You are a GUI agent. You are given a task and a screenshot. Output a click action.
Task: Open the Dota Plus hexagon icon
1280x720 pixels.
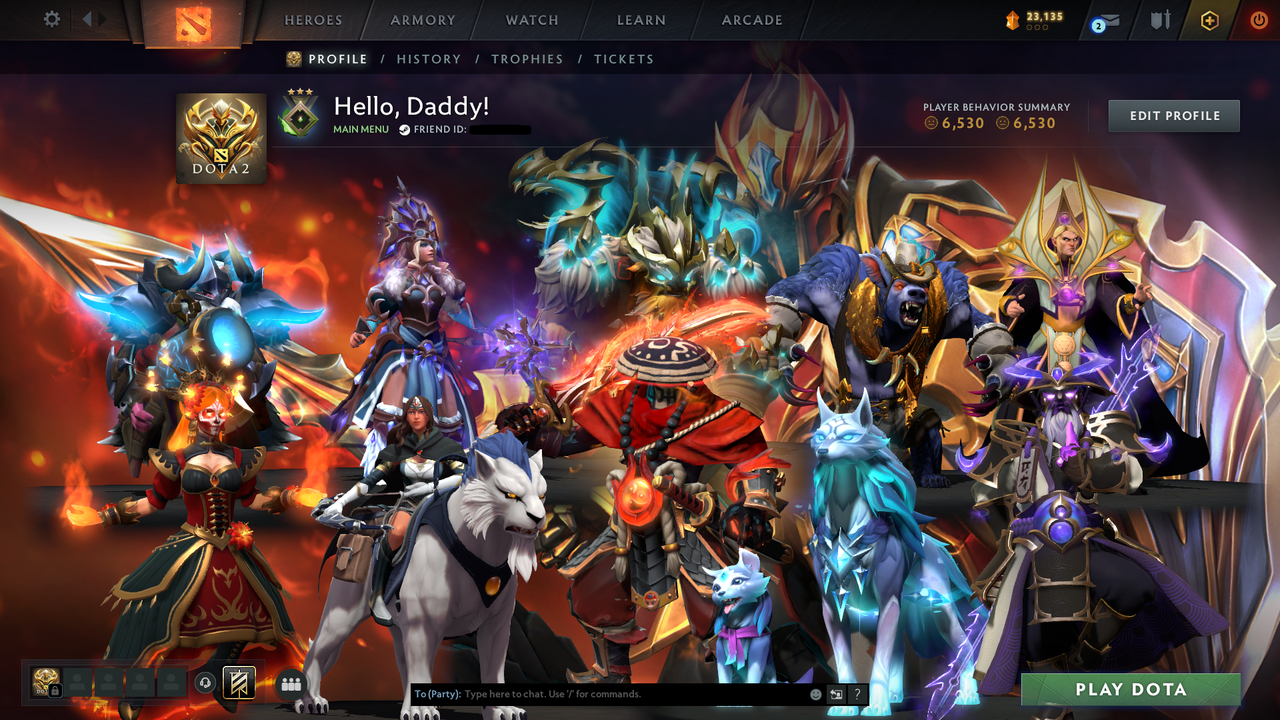pyautogui.click(x=1210, y=20)
